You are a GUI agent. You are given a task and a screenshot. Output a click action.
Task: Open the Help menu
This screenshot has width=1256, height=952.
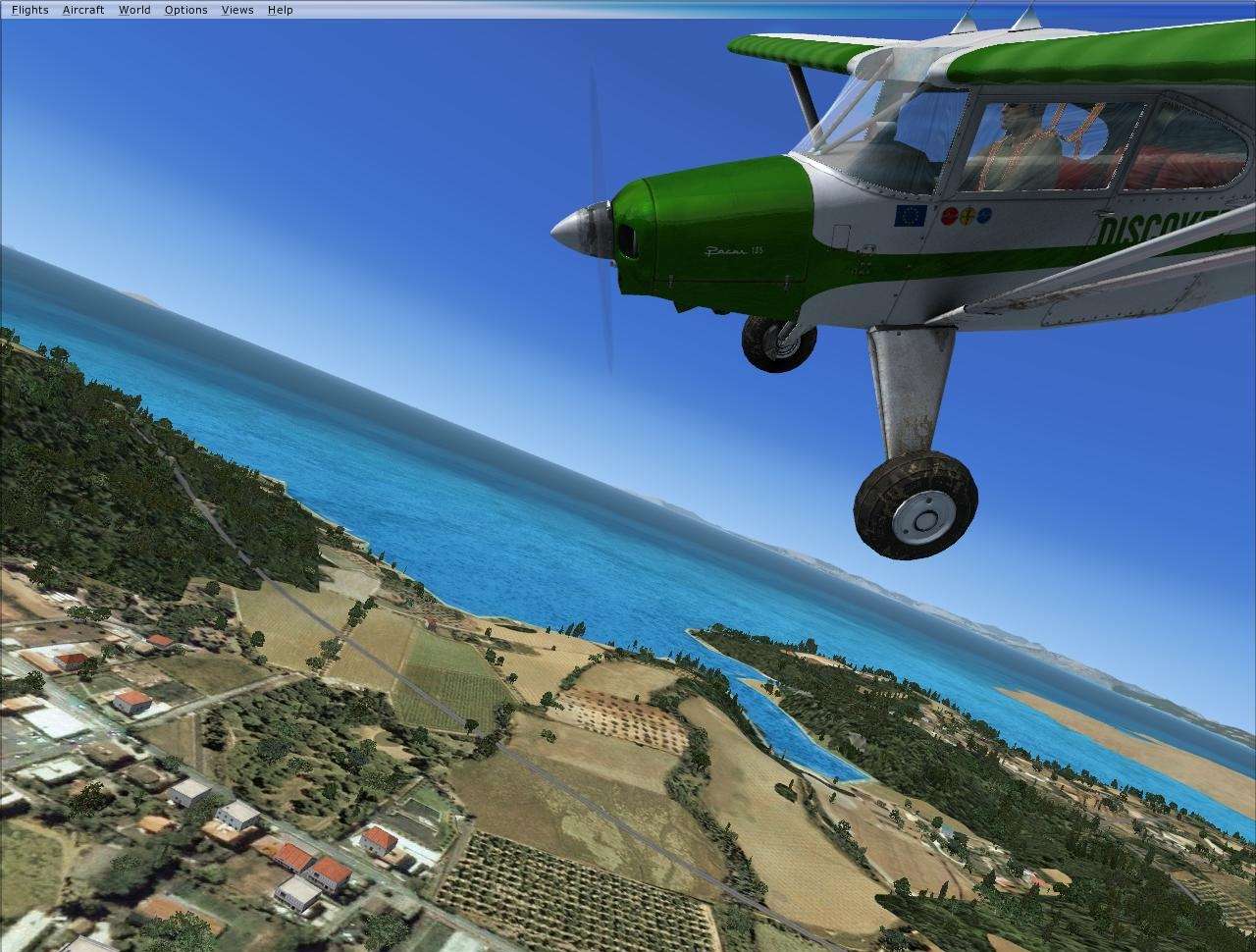click(279, 9)
